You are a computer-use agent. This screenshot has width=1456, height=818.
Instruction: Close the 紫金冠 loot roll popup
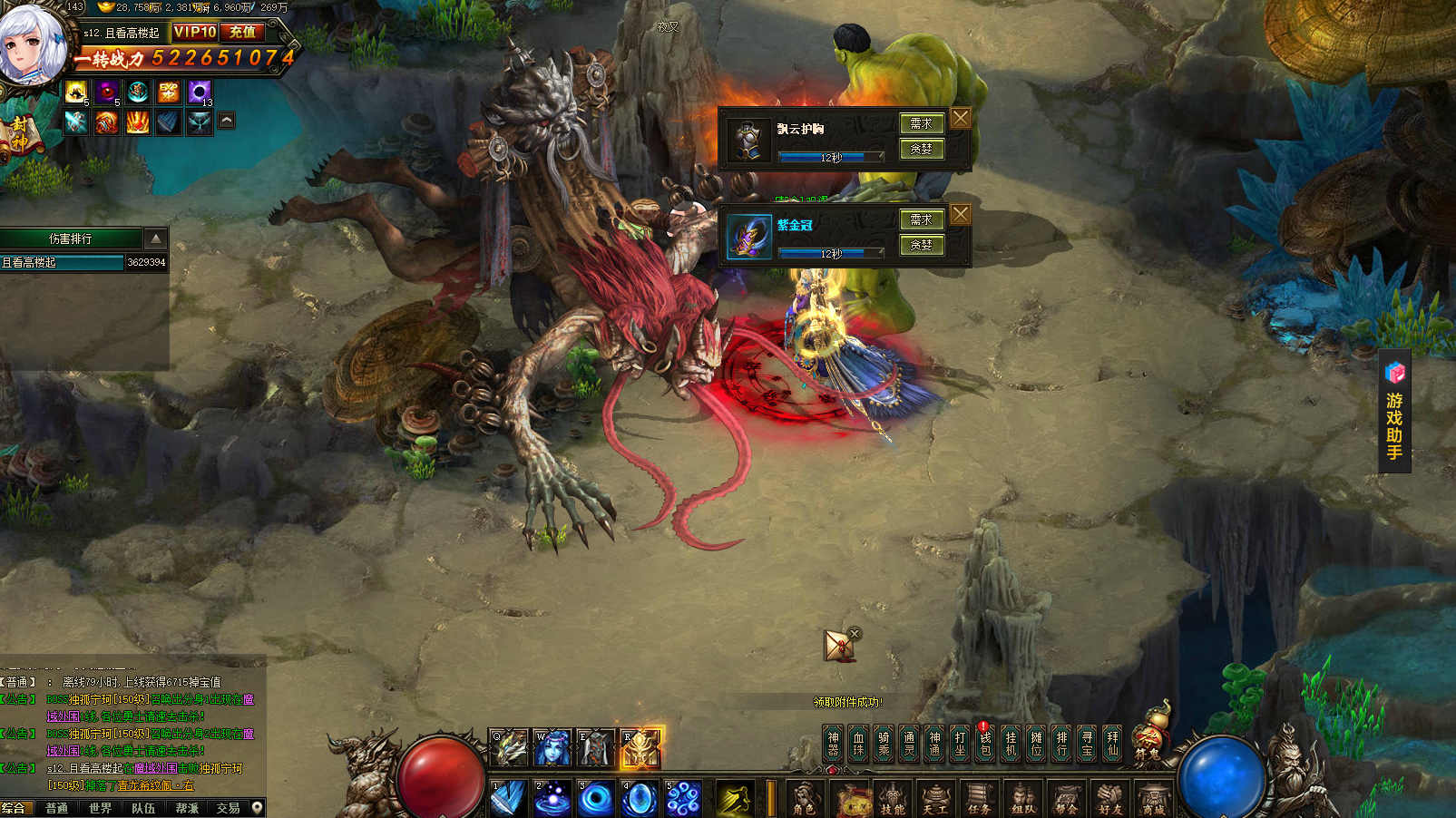tap(961, 214)
